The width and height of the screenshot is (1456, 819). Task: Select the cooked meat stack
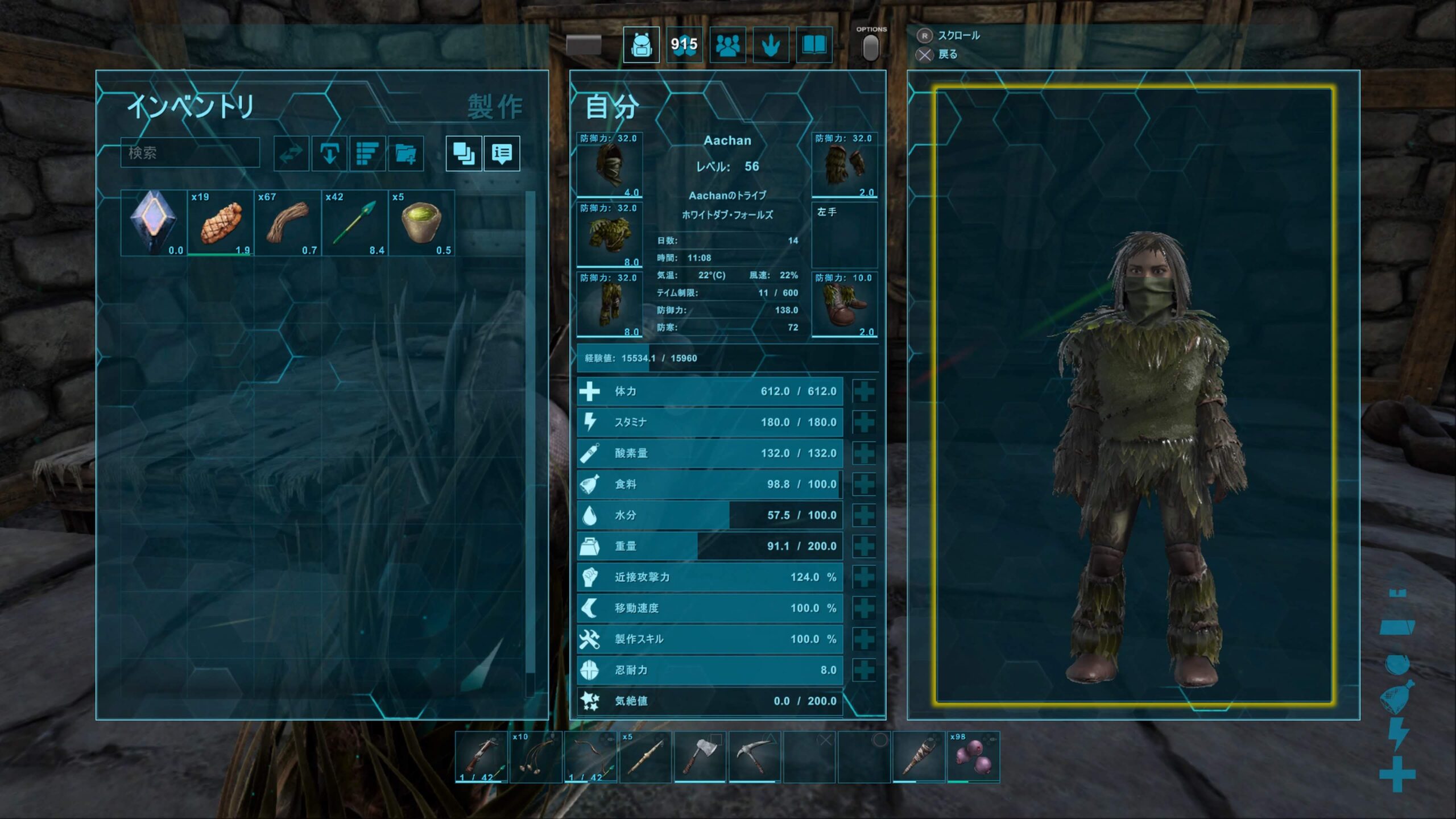coord(221,223)
